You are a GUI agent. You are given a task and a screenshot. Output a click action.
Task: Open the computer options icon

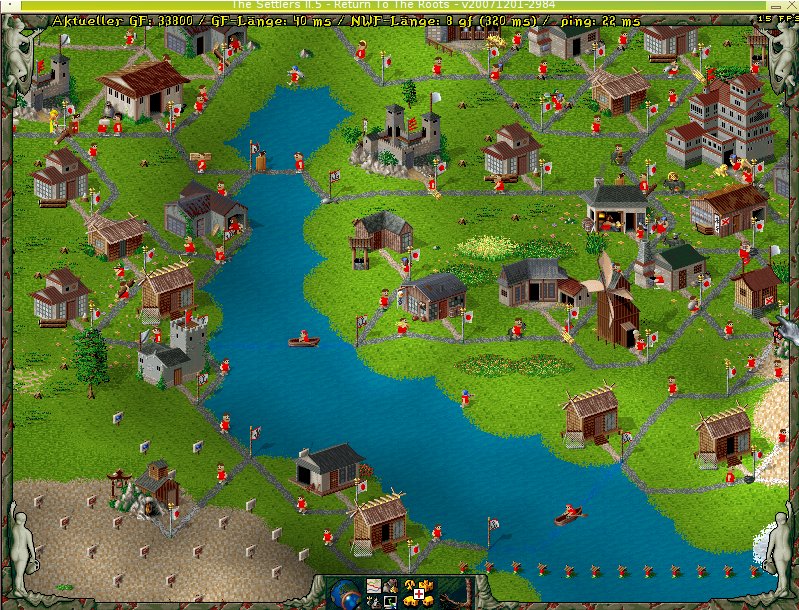[391, 602]
